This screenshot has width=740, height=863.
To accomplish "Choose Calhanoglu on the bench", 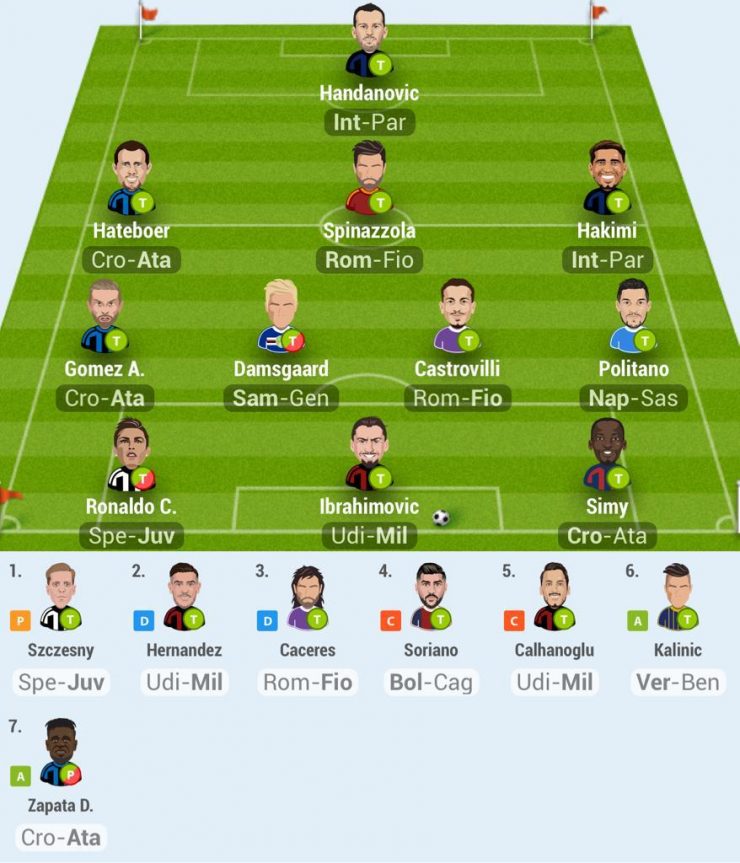I will (555, 597).
